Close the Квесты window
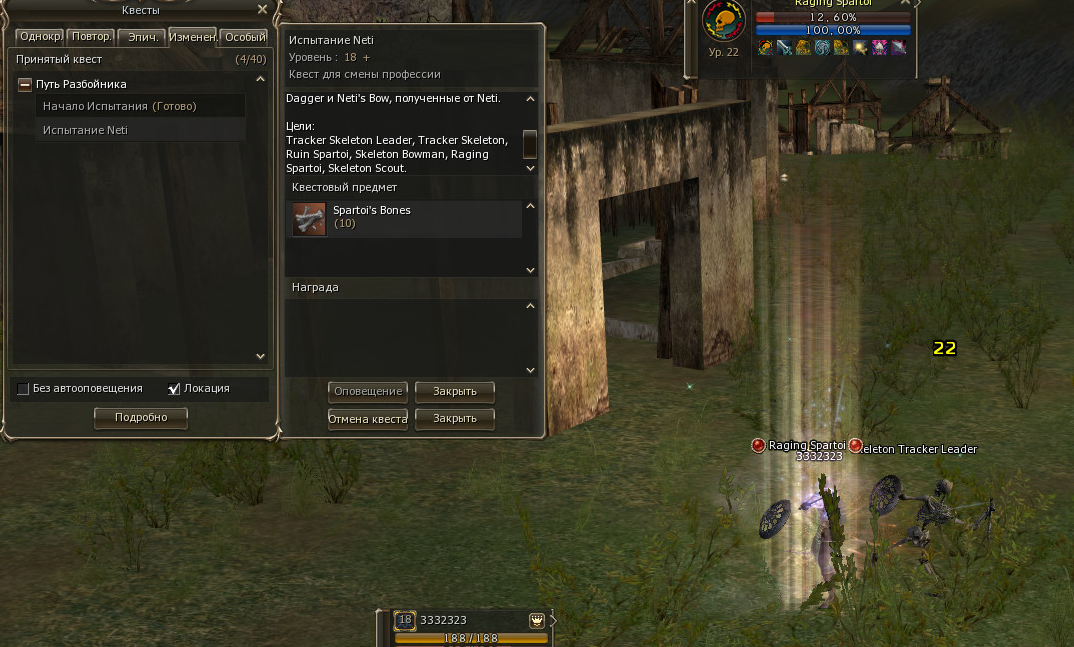The image size is (1074, 647). [x=262, y=9]
